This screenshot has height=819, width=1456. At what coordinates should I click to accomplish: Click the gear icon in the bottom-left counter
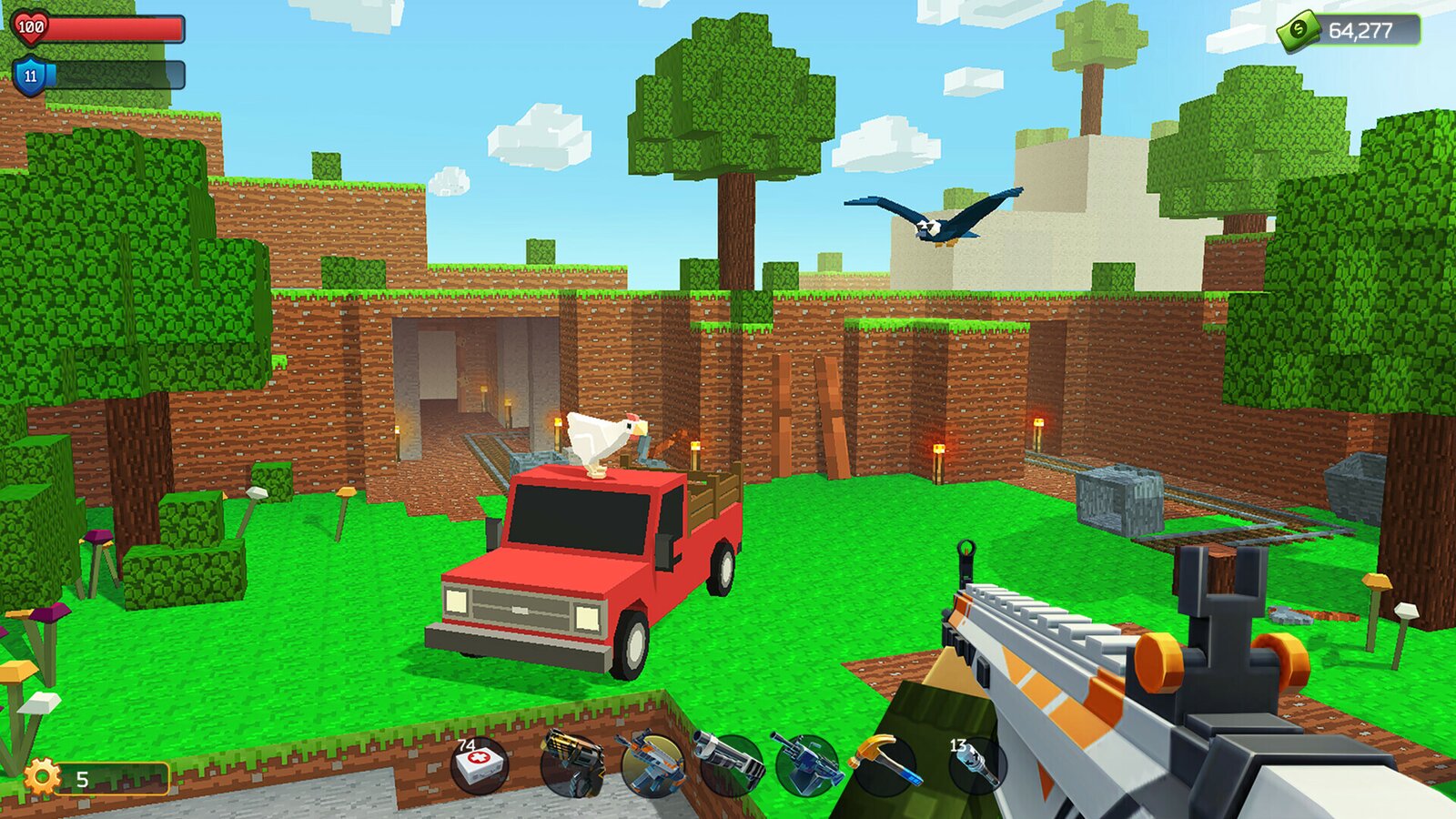pos(41,778)
